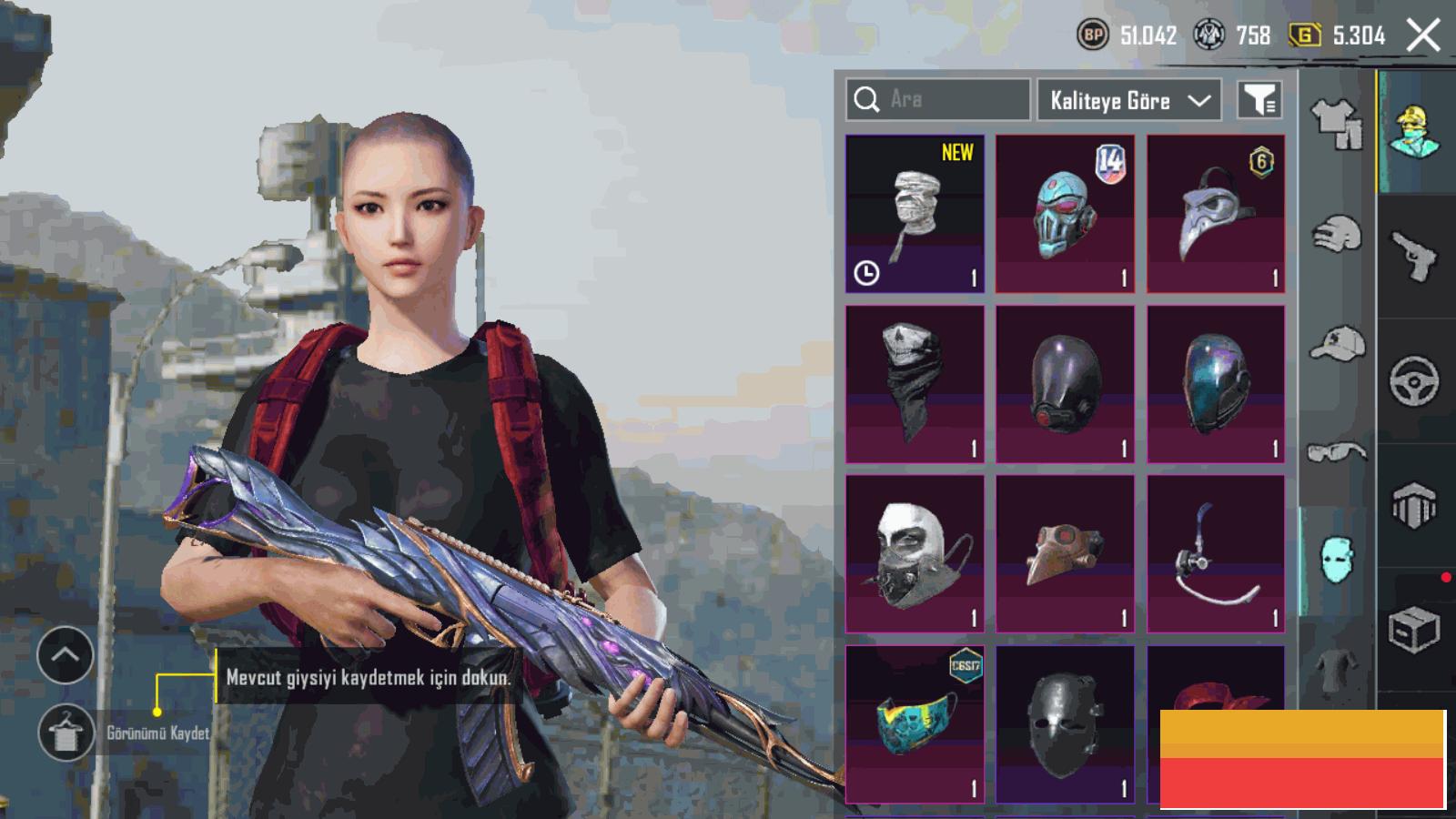
Task: Choose the silver plague doctor mask
Action: coord(1216,214)
